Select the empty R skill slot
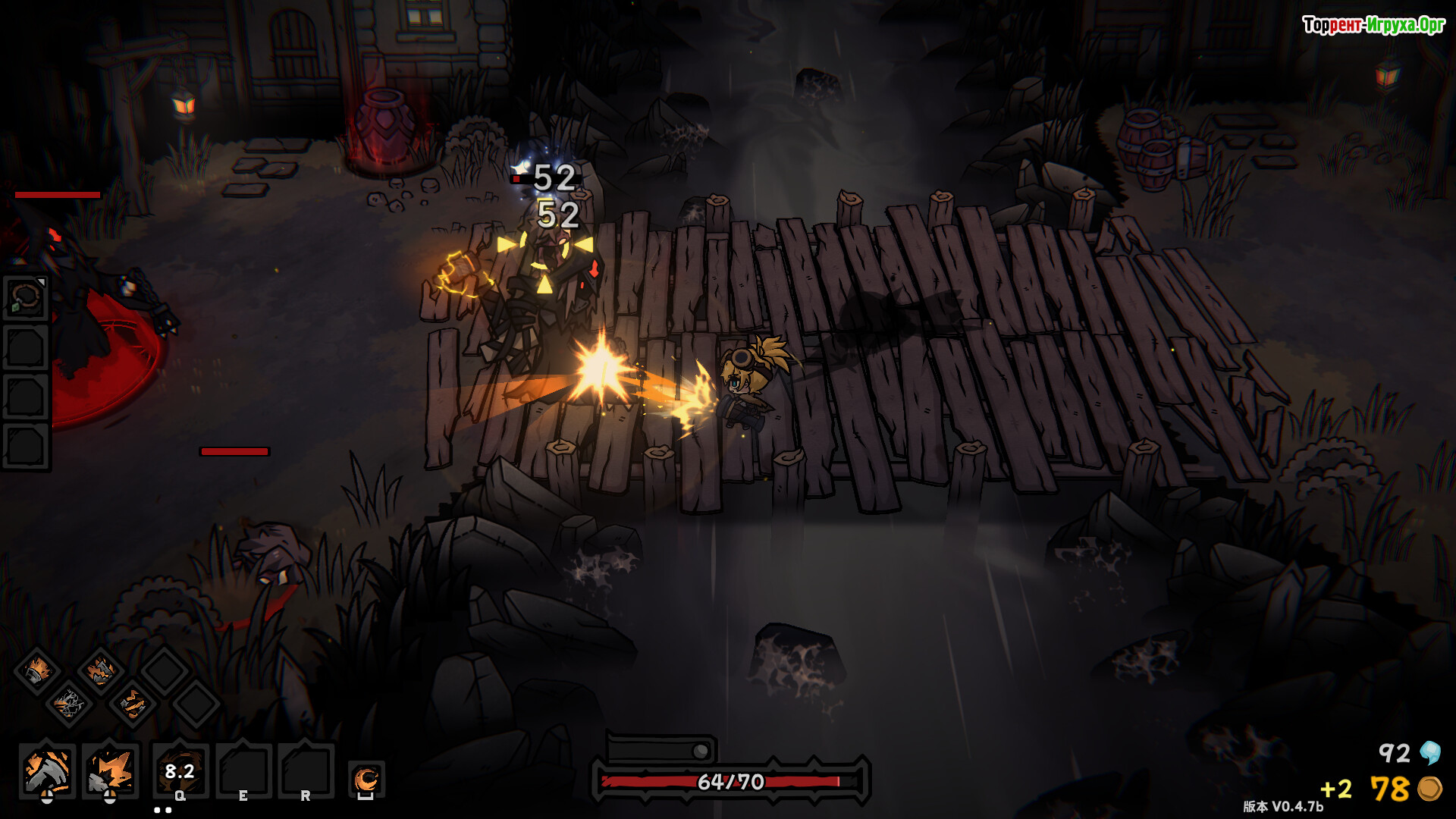Viewport: 1456px width, 819px height. pos(306,771)
